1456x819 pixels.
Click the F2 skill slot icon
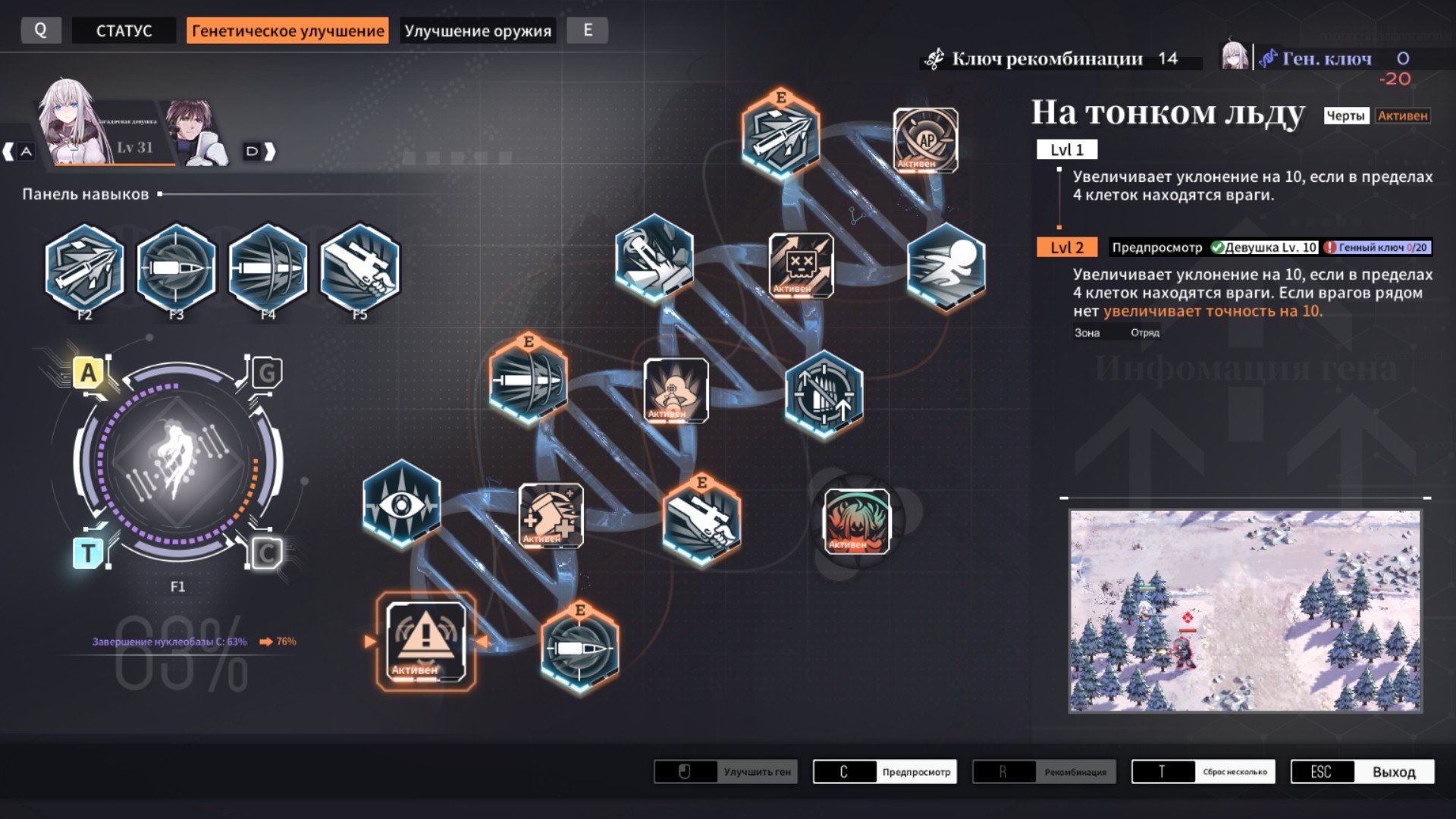click(84, 267)
